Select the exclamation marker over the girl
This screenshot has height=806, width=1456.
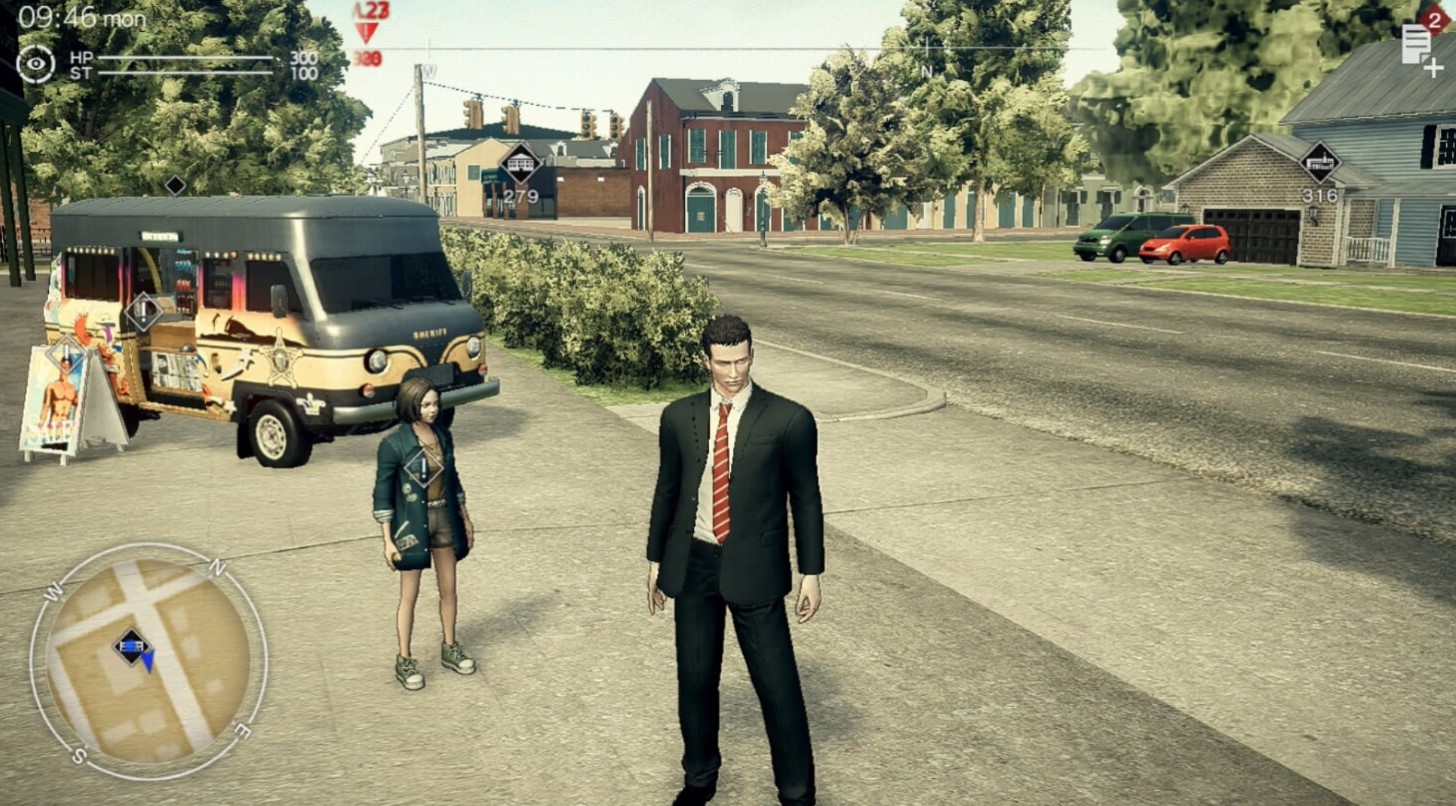423,467
